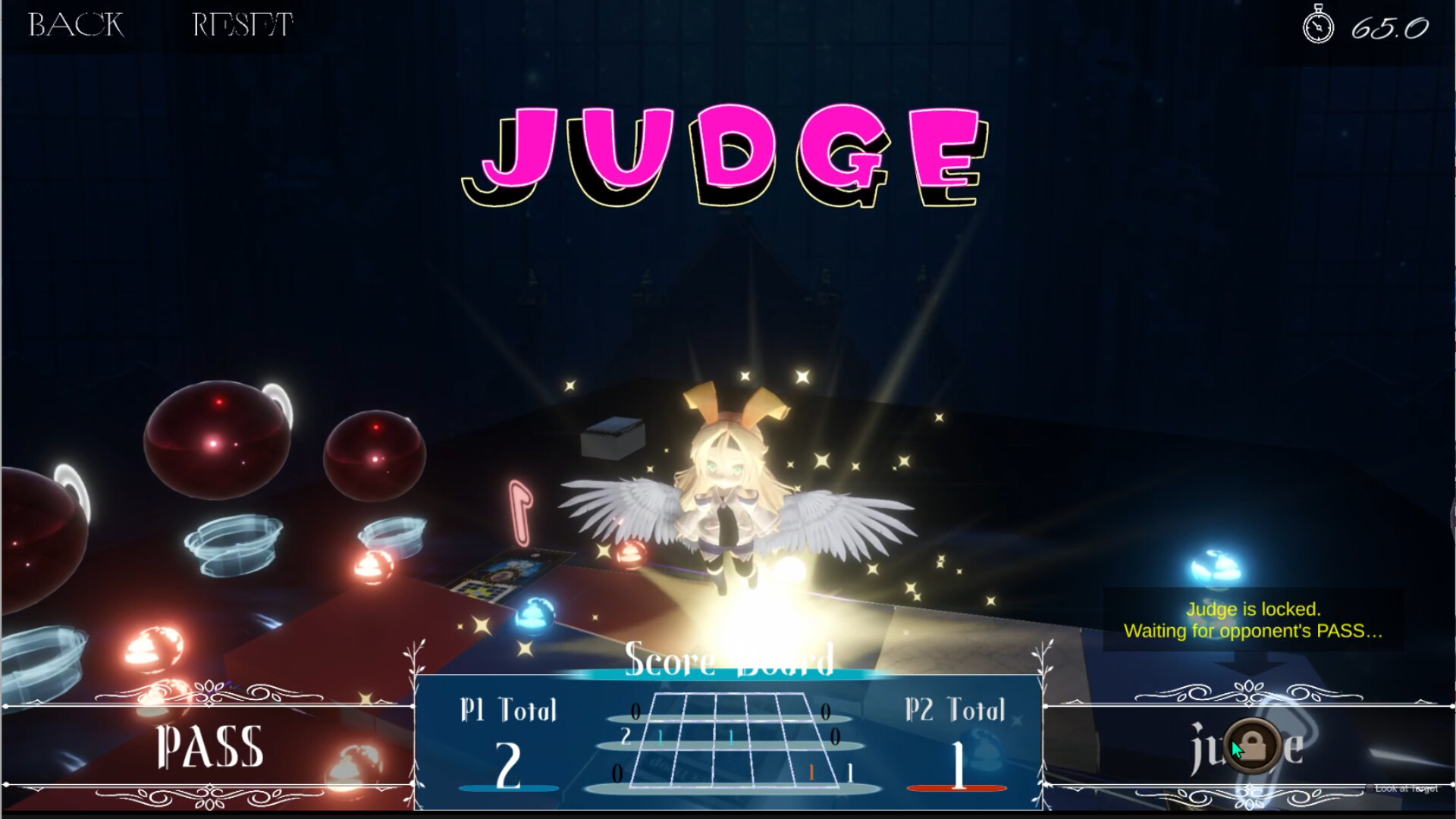Open the BACK menu option
1456x819 pixels.
[74, 25]
